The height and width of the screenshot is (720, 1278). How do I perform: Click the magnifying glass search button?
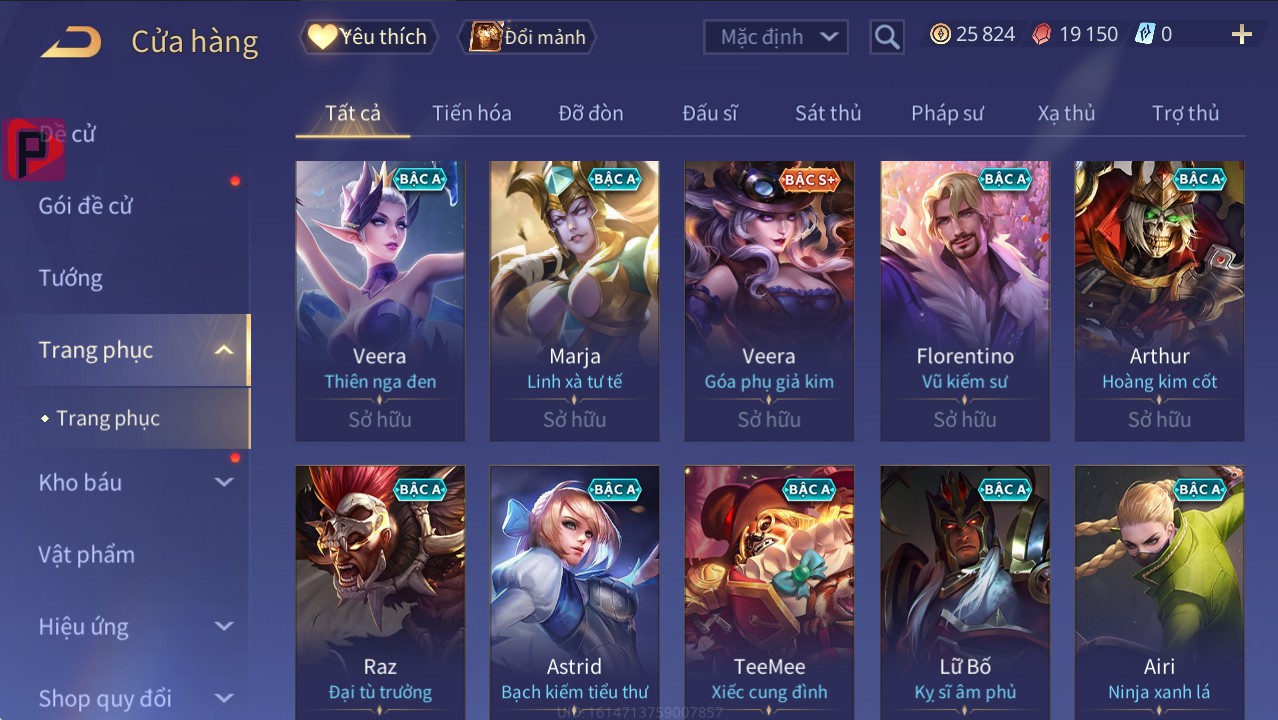[887, 37]
